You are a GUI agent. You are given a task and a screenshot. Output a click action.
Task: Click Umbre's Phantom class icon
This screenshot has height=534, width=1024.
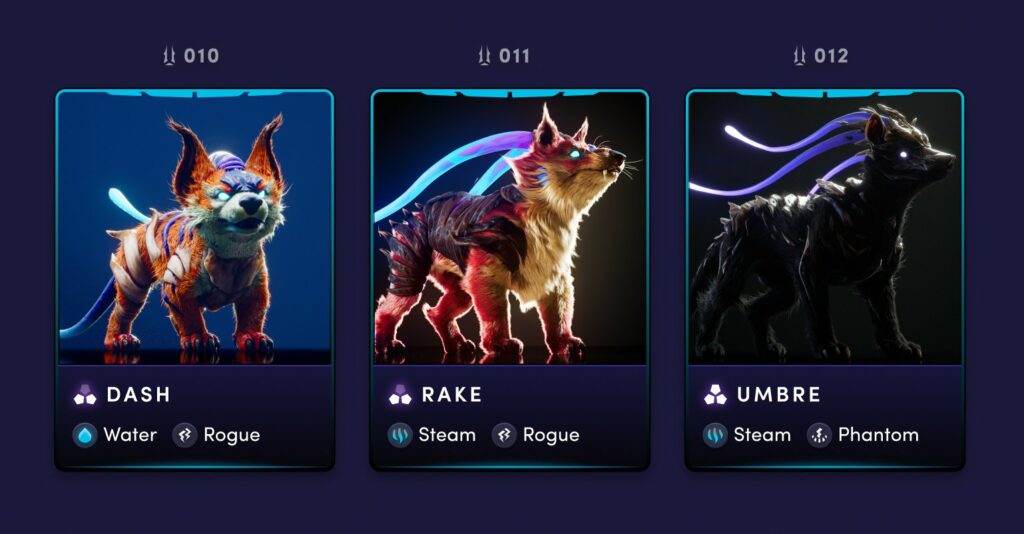click(x=819, y=435)
